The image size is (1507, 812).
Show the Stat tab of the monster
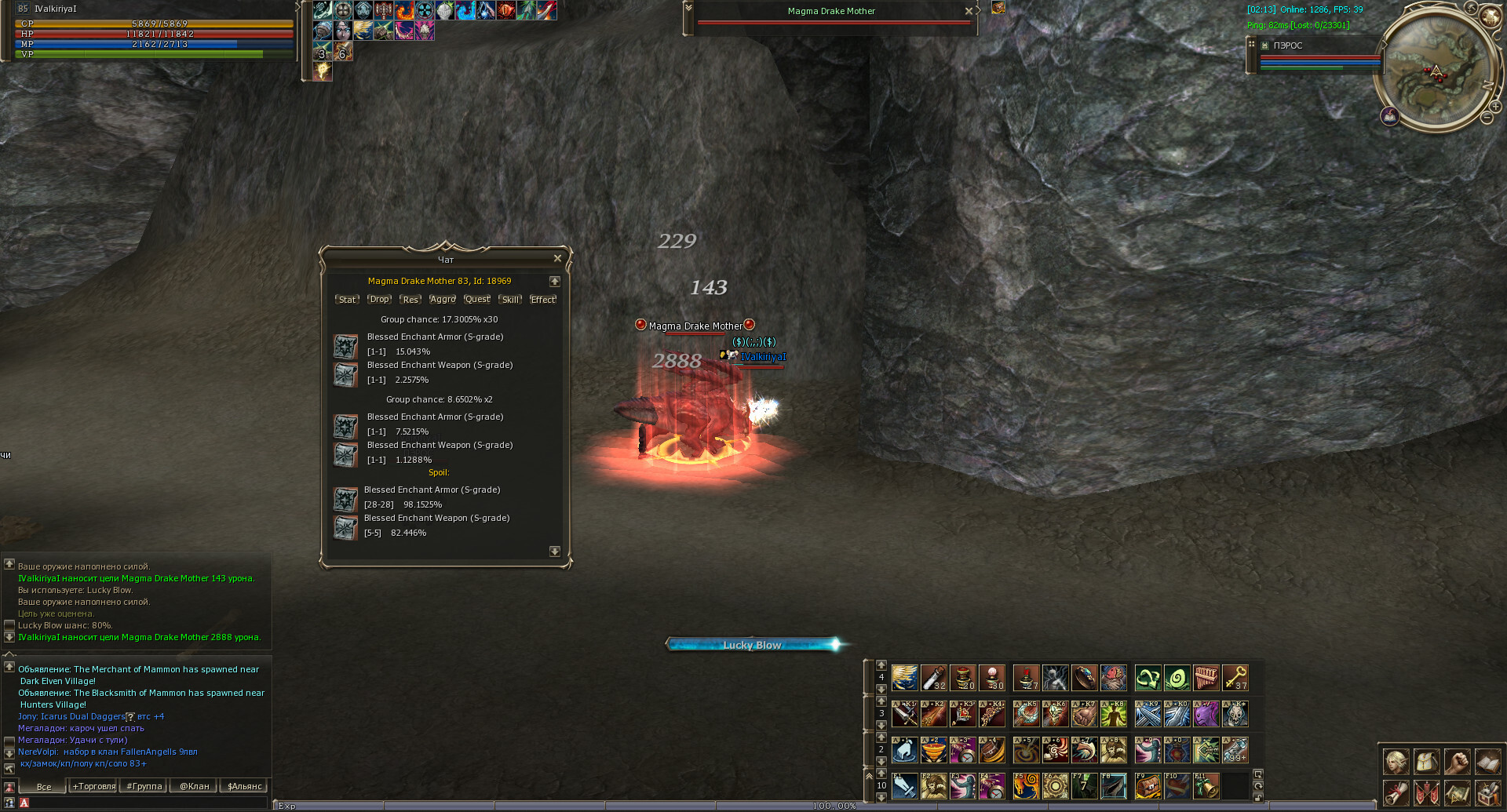click(347, 300)
